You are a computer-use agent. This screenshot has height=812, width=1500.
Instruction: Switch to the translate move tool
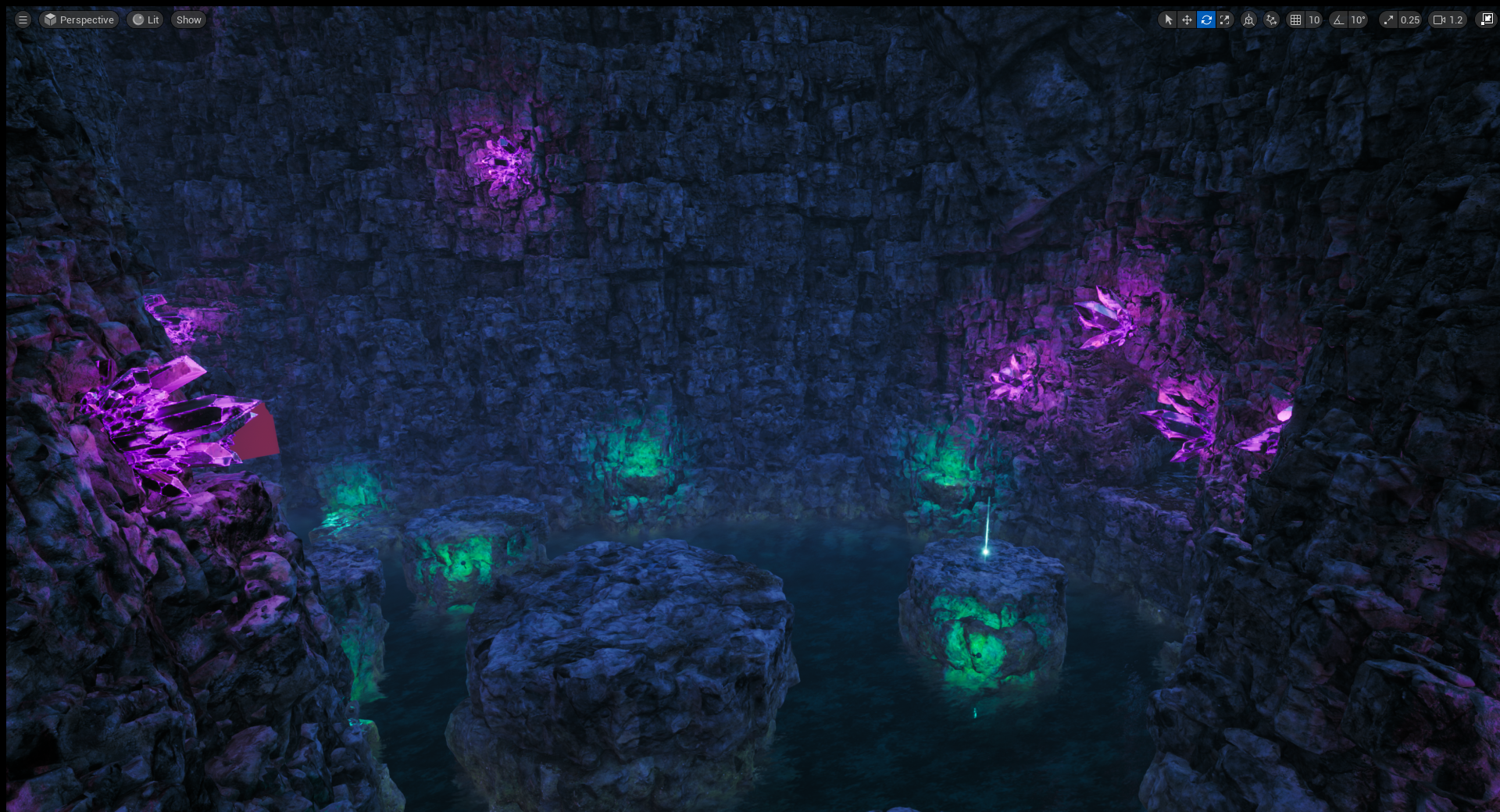pyautogui.click(x=1187, y=20)
